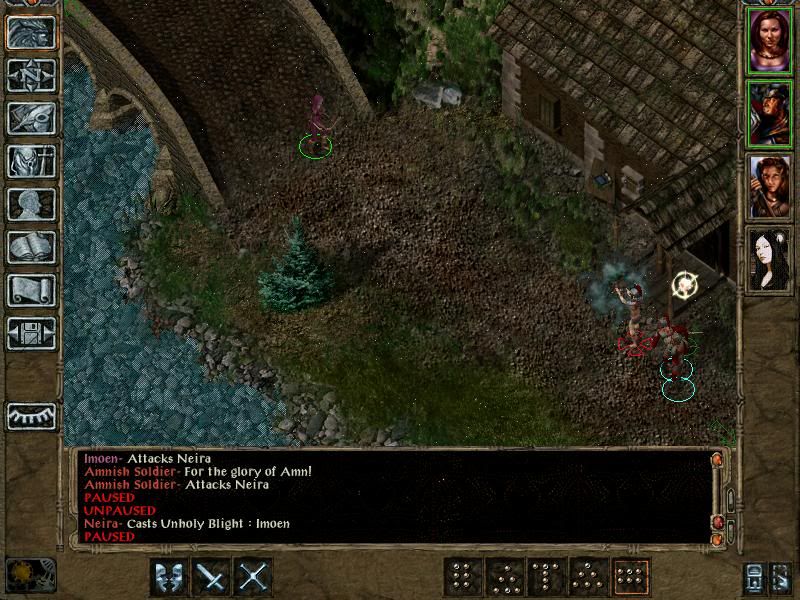Select the helmeted warrior portrait

[769, 113]
